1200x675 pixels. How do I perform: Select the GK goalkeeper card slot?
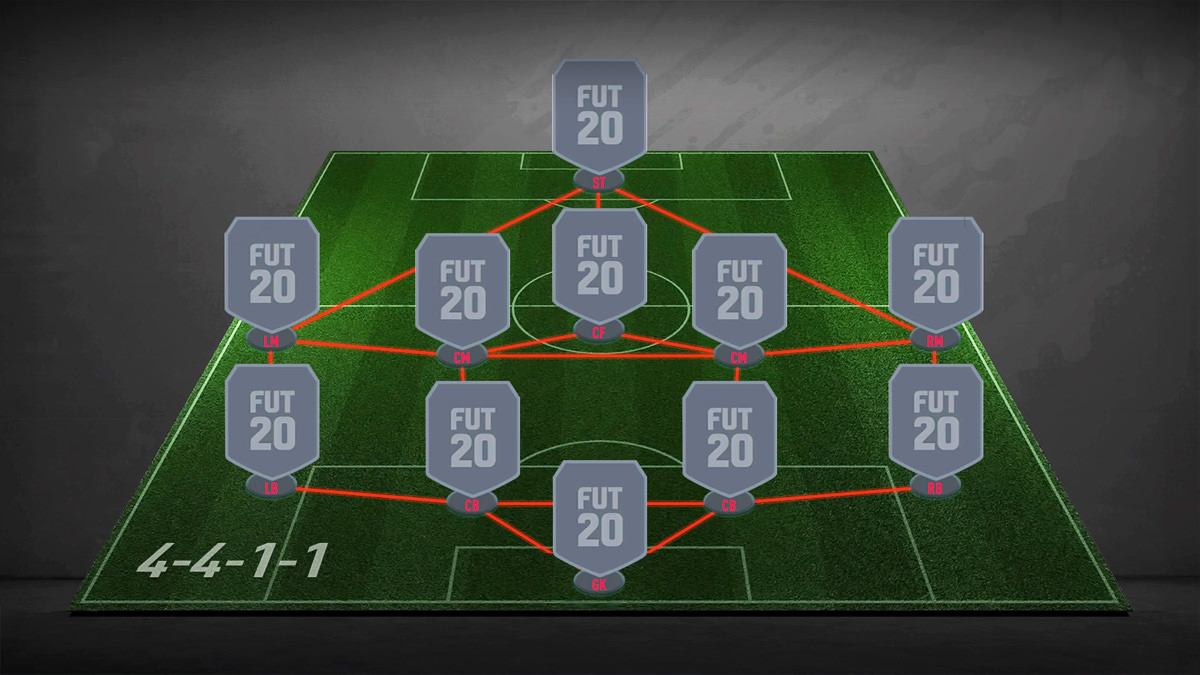pyautogui.click(x=600, y=517)
